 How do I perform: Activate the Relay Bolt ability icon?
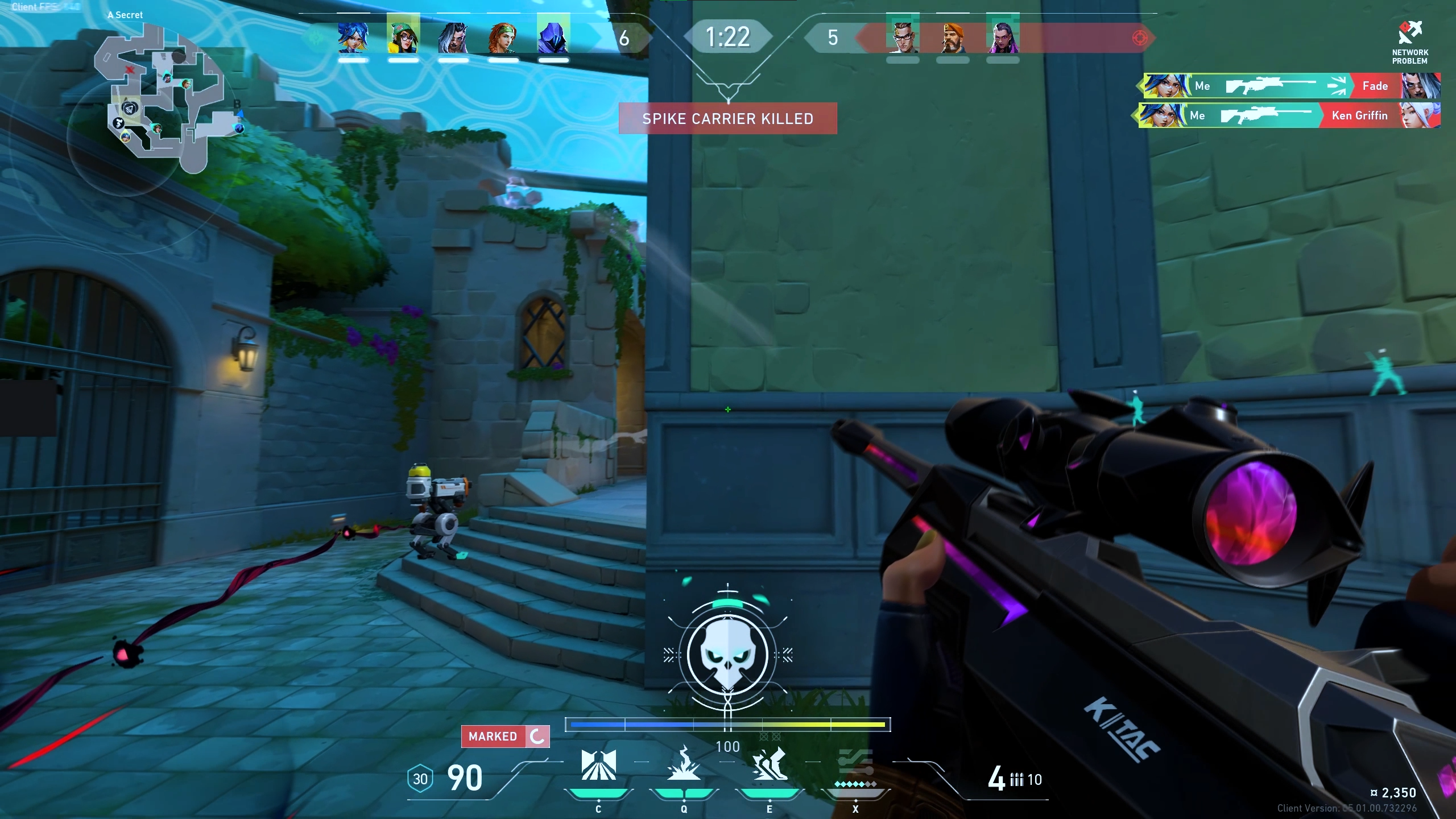(684, 765)
